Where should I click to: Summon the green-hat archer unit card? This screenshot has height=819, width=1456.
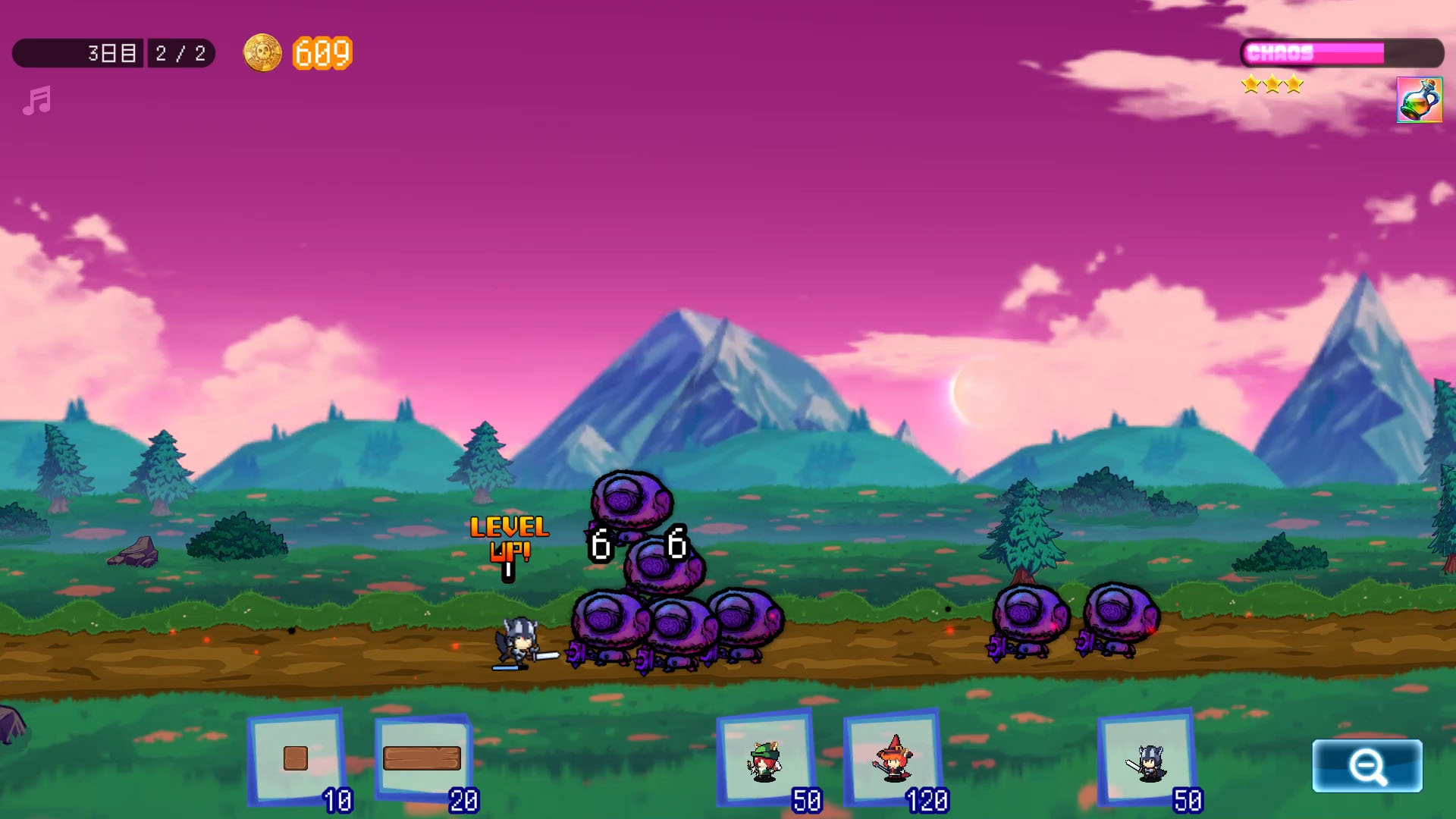point(765,759)
